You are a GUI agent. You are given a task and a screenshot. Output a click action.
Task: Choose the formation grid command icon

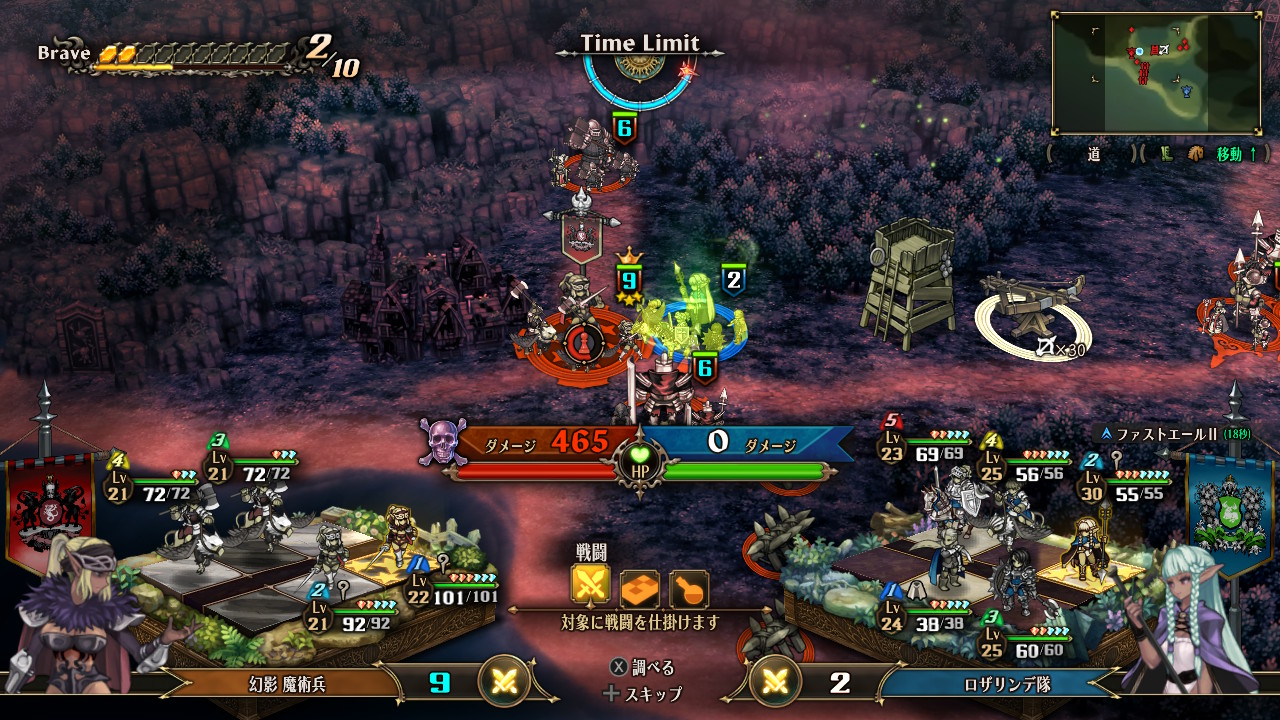[x=640, y=589]
